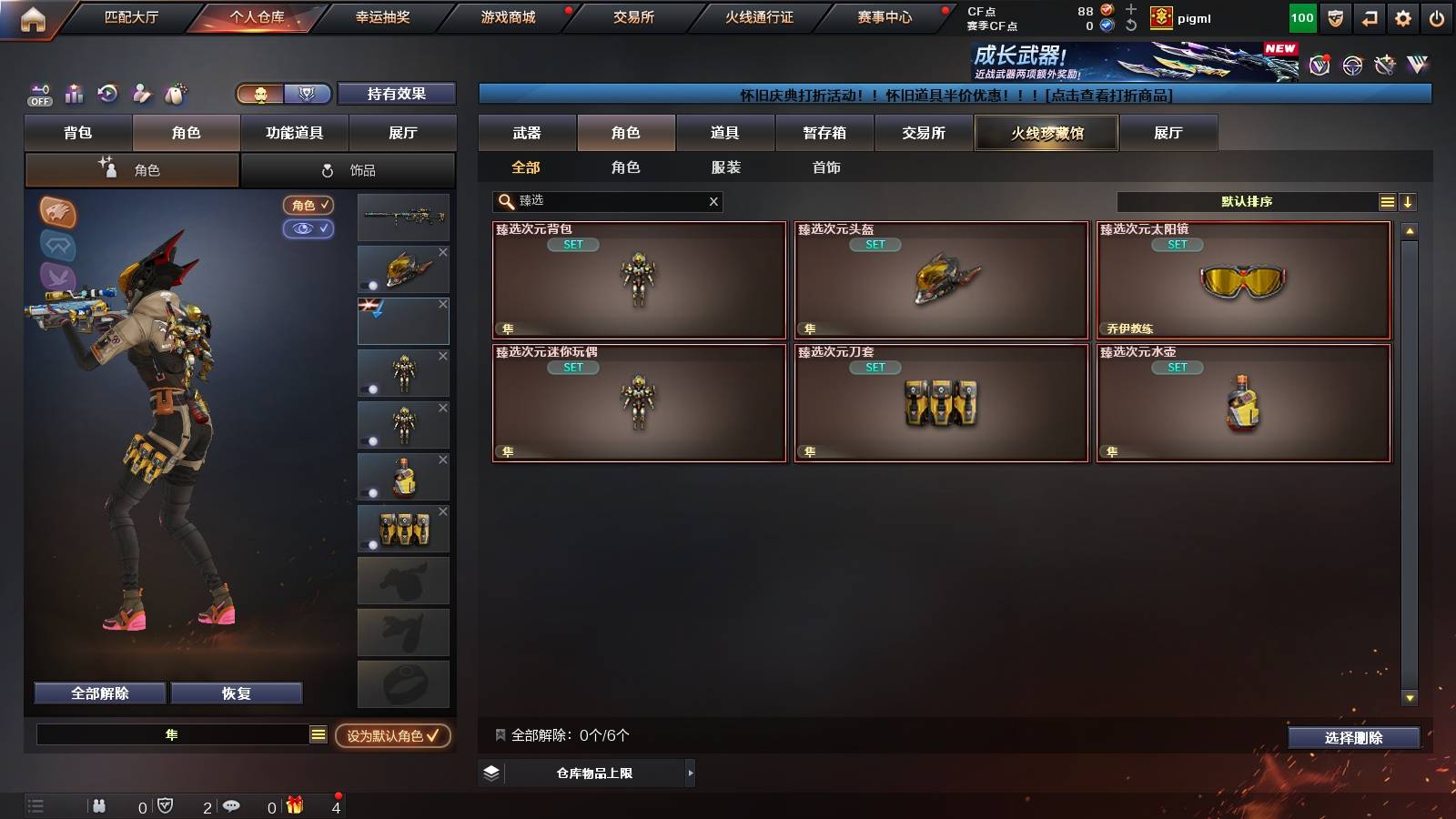The width and height of the screenshot is (1456, 819).
Task: Select the 服装 sub-tab
Action: pos(725,167)
